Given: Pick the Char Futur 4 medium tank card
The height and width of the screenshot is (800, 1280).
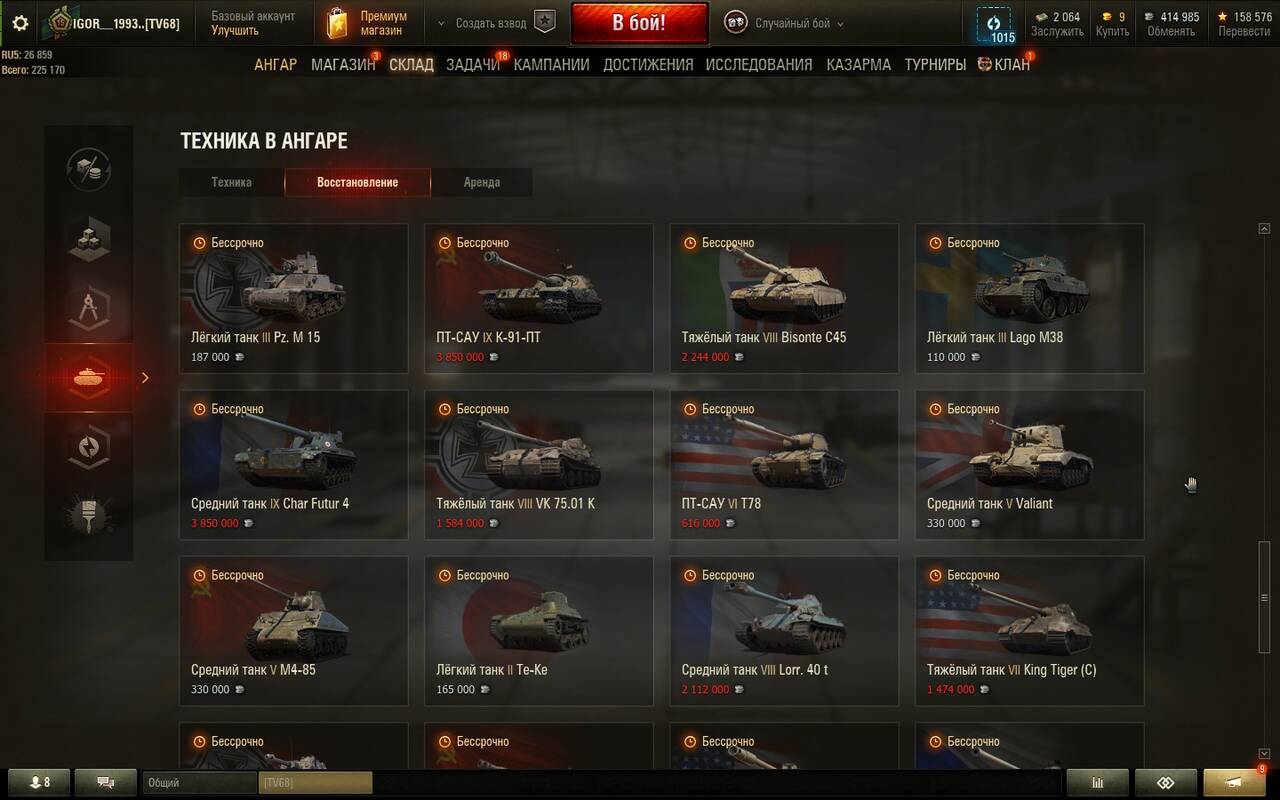Looking at the screenshot, I should [x=294, y=464].
